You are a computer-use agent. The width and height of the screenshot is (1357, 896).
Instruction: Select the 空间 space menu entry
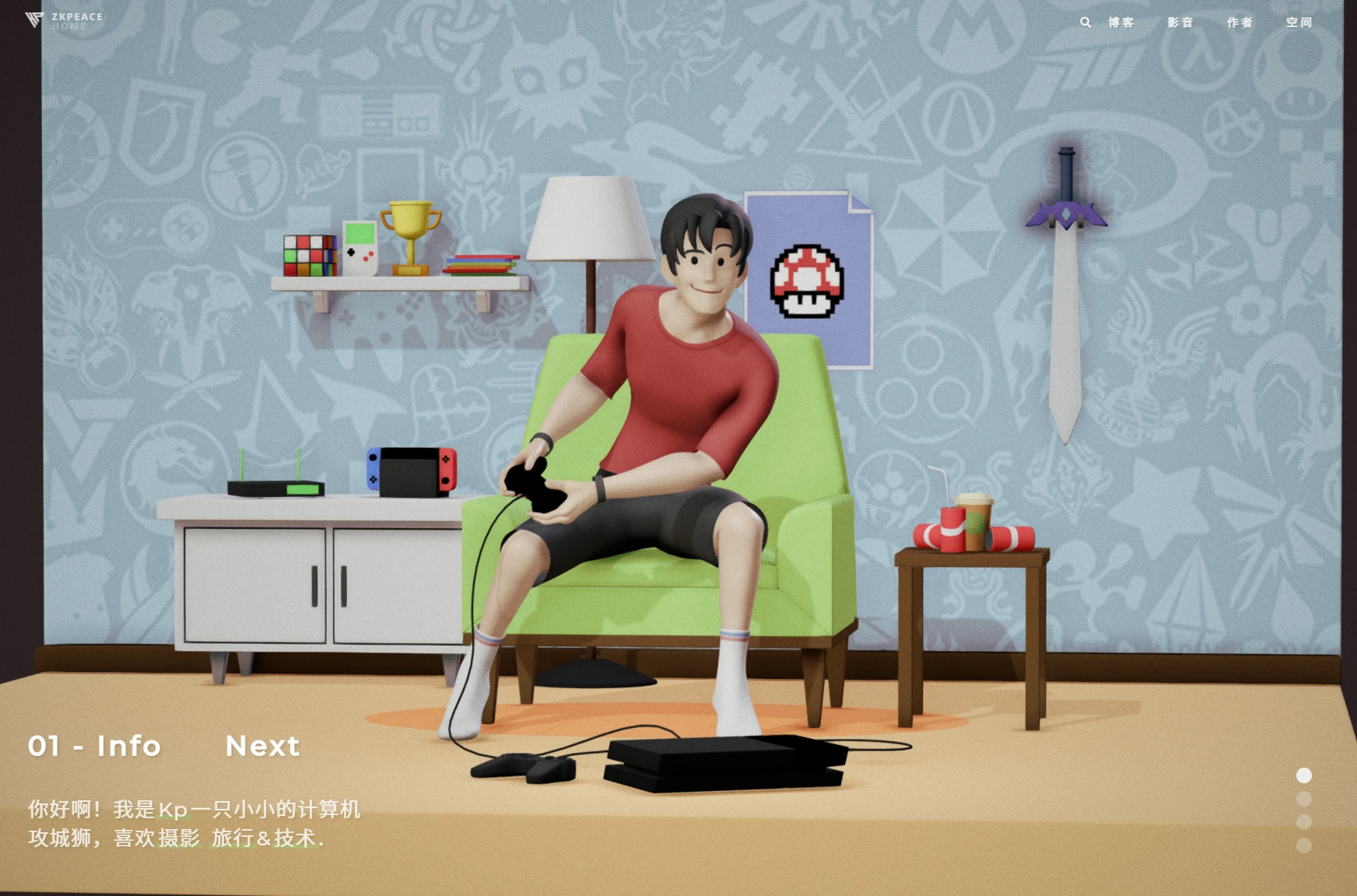click(x=1299, y=23)
